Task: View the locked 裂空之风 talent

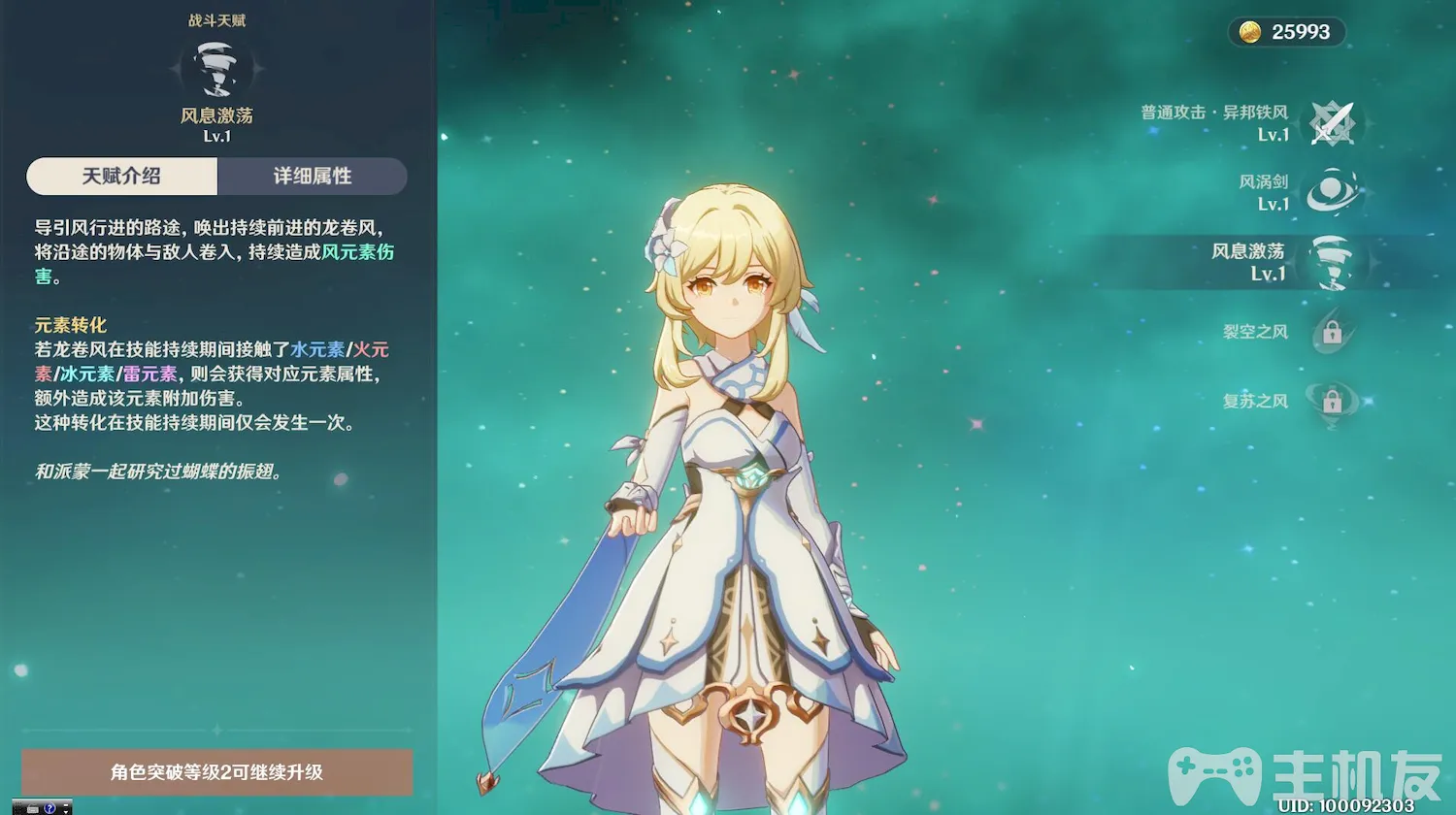Action: pos(1332,333)
